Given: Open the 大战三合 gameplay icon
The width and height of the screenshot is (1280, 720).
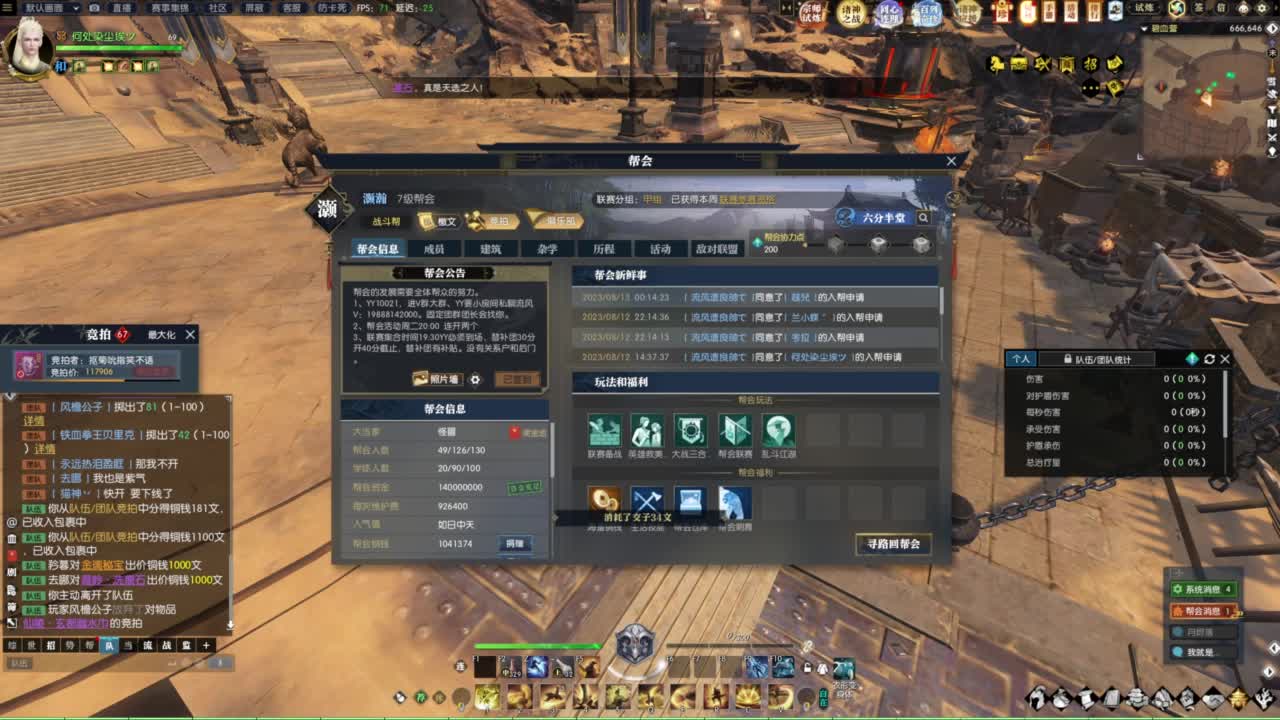Looking at the screenshot, I should (x=690, y=431).
